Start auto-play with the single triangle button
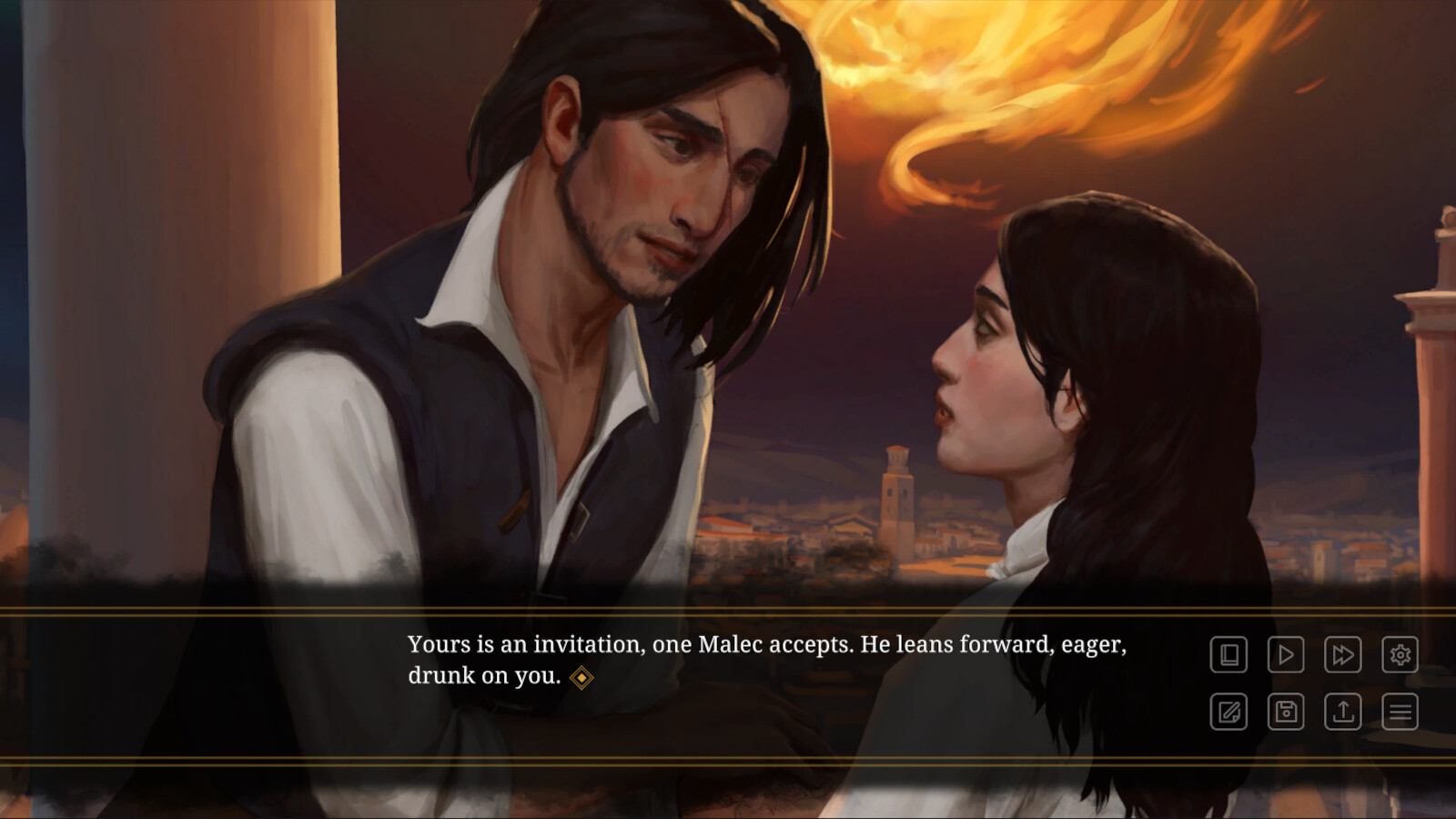This screenshot has width=1456, height=819. (1286, 655)
